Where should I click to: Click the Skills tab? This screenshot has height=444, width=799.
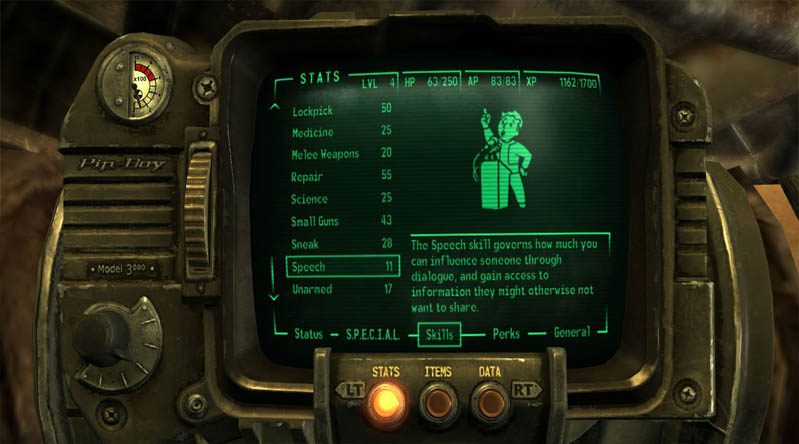tap(439, 333)
